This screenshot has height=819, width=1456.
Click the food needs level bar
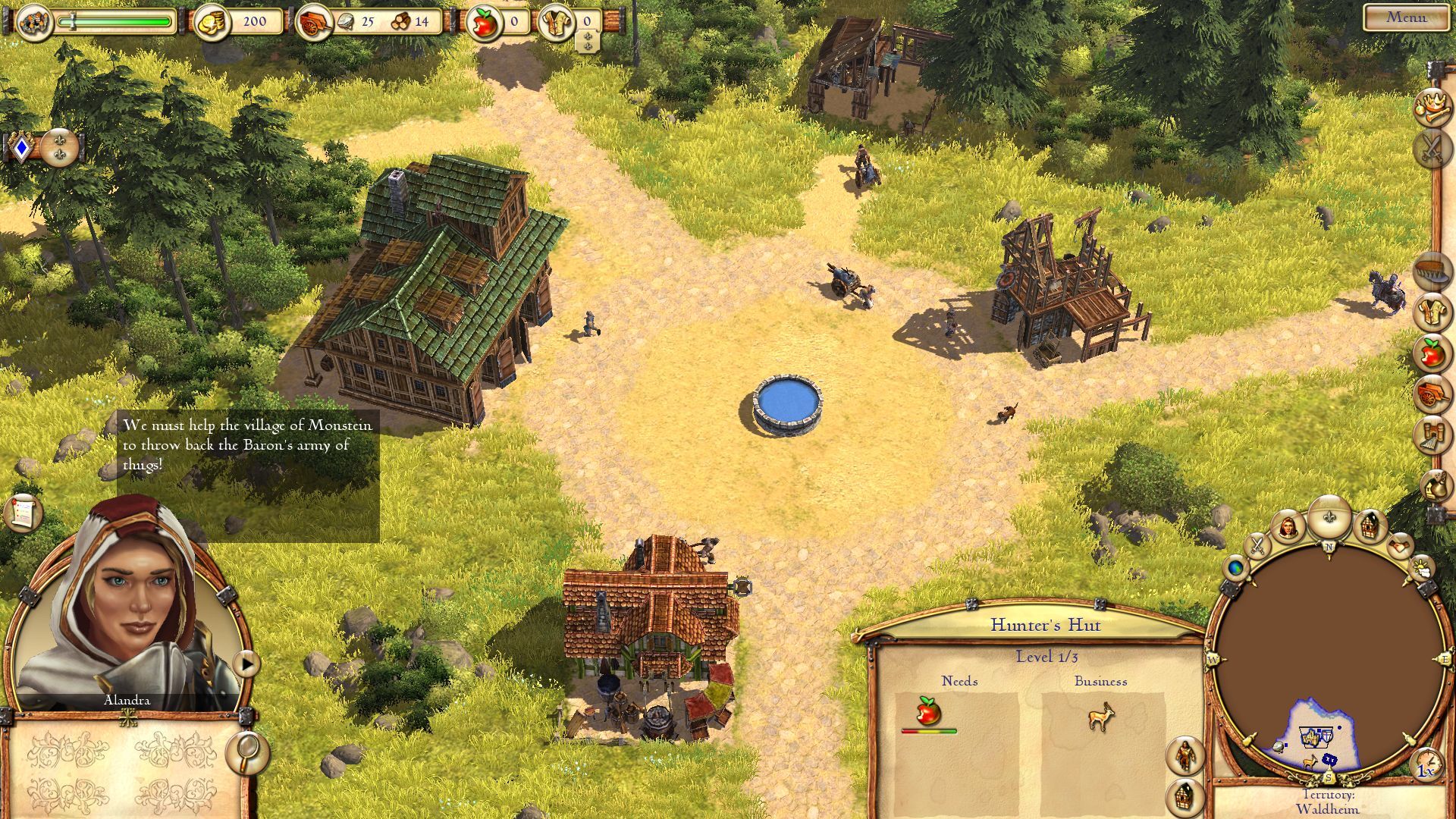930,731
